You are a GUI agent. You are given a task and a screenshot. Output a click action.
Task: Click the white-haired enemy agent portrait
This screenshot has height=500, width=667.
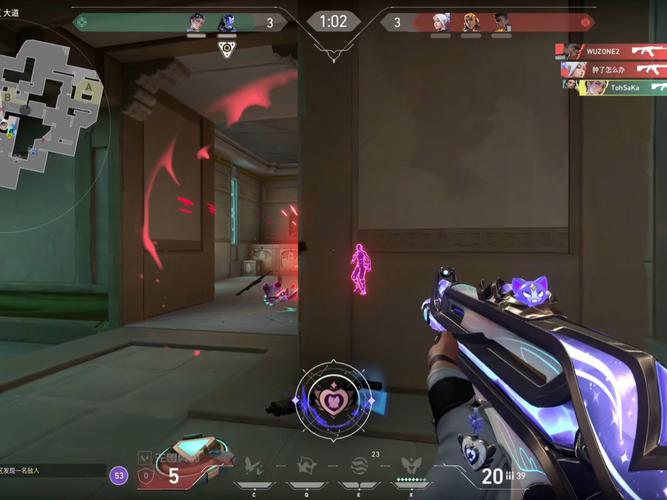point(441,22)
